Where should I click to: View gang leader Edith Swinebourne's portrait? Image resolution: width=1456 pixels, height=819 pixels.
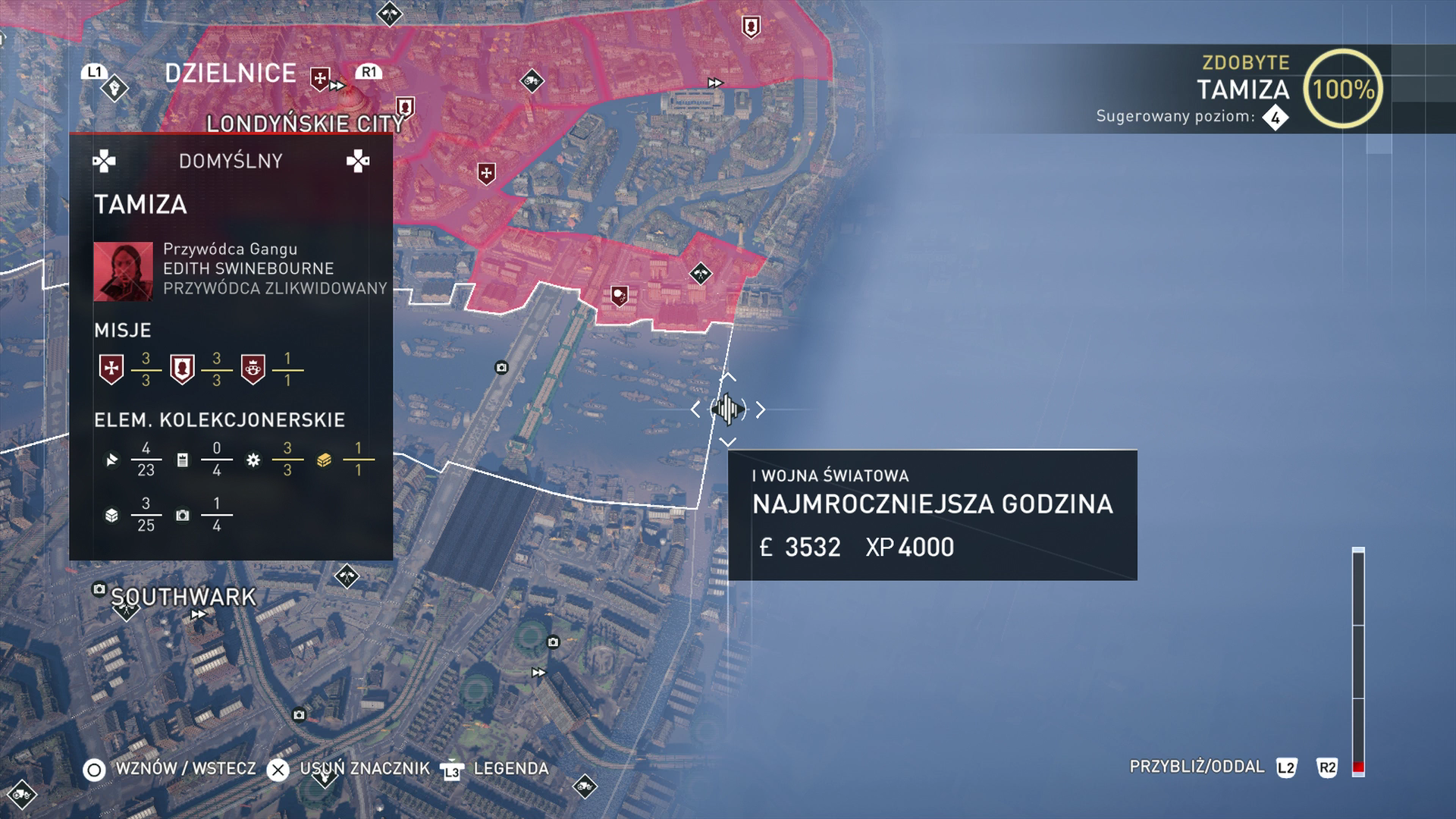point(123,271)
